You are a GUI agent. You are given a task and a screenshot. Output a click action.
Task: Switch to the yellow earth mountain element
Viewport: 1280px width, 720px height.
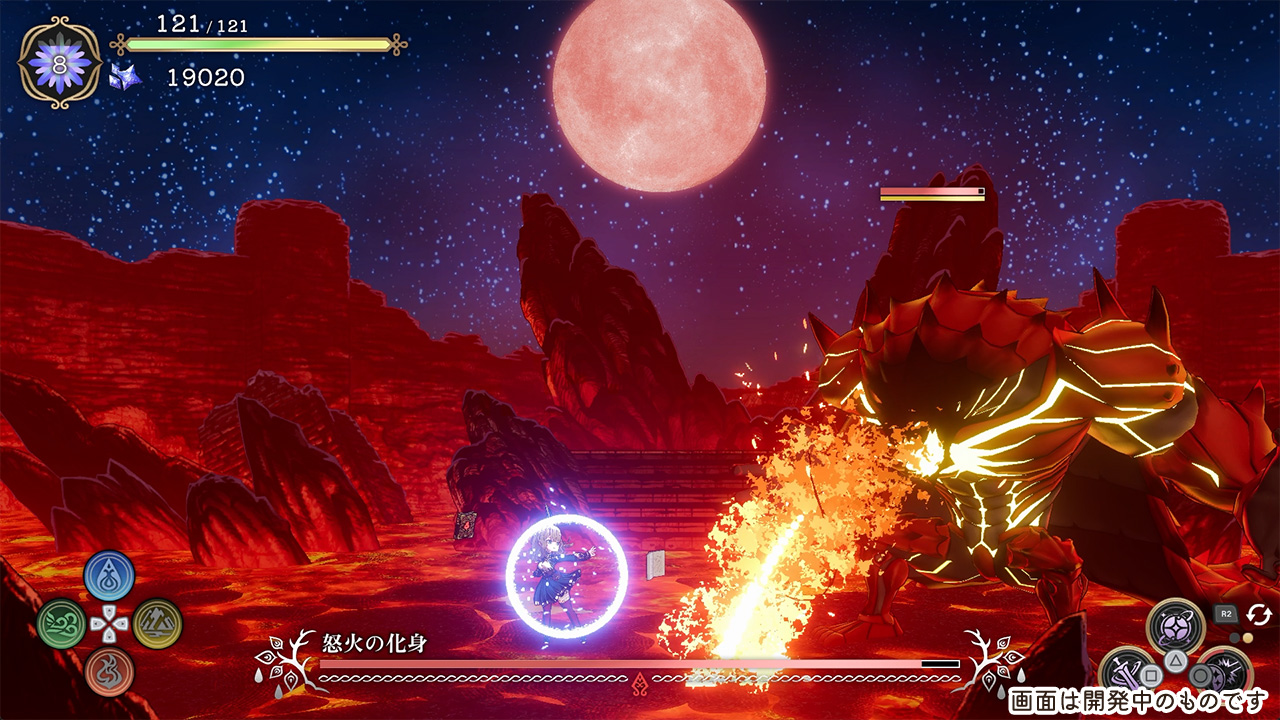(157, 624)
